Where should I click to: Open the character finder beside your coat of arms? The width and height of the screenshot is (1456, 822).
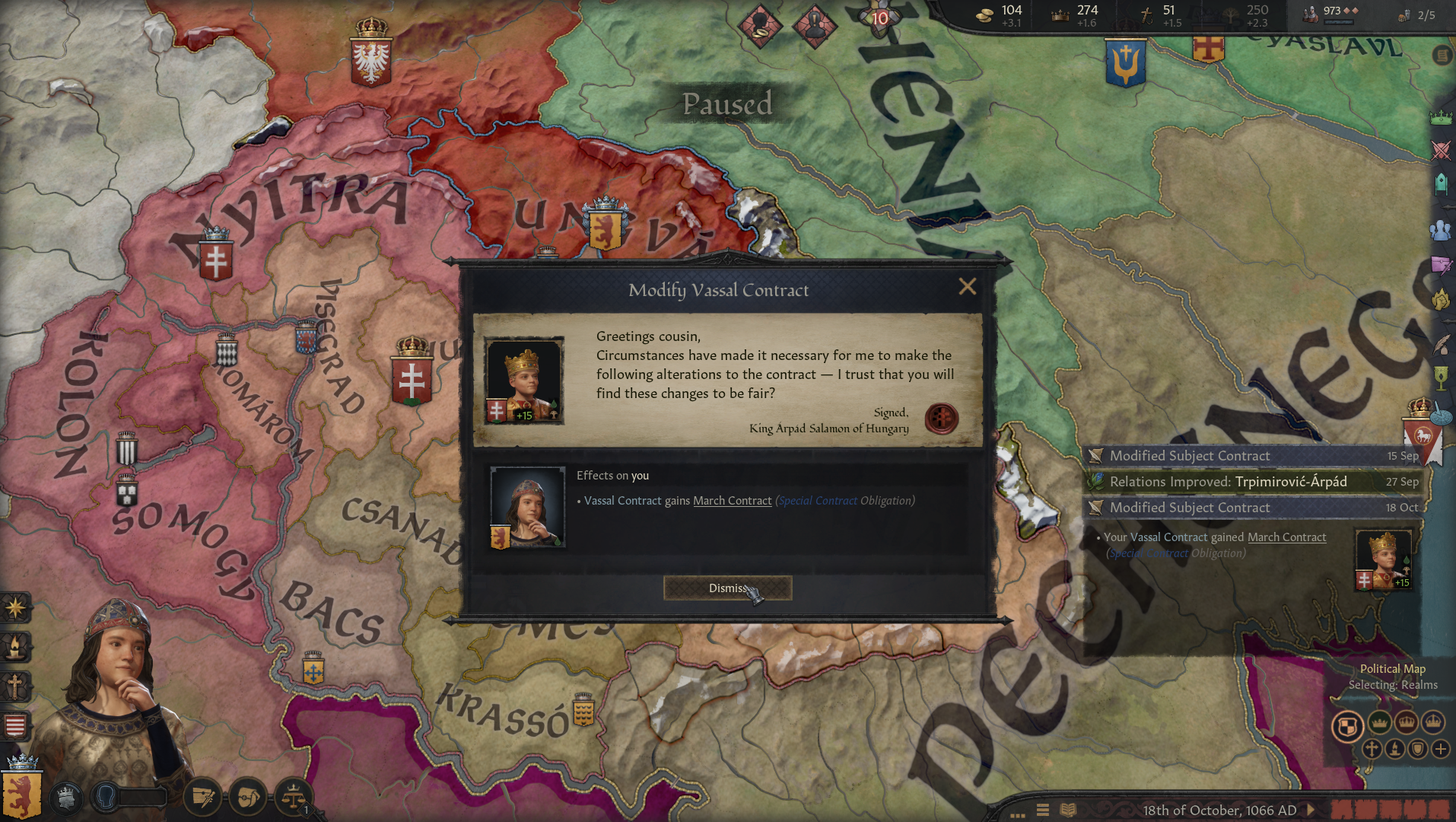104,796
